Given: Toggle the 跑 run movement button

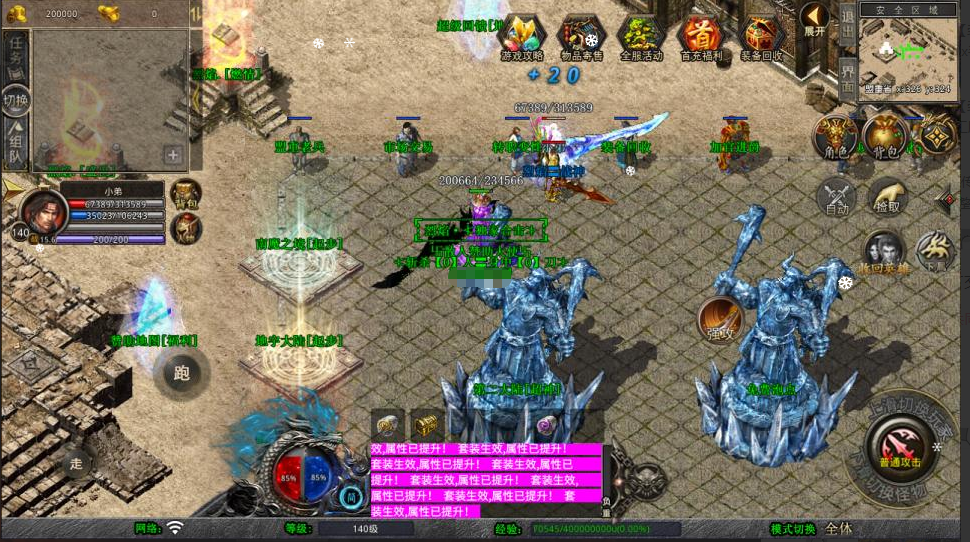Looking at the screenshot, I should click(181, 374).
